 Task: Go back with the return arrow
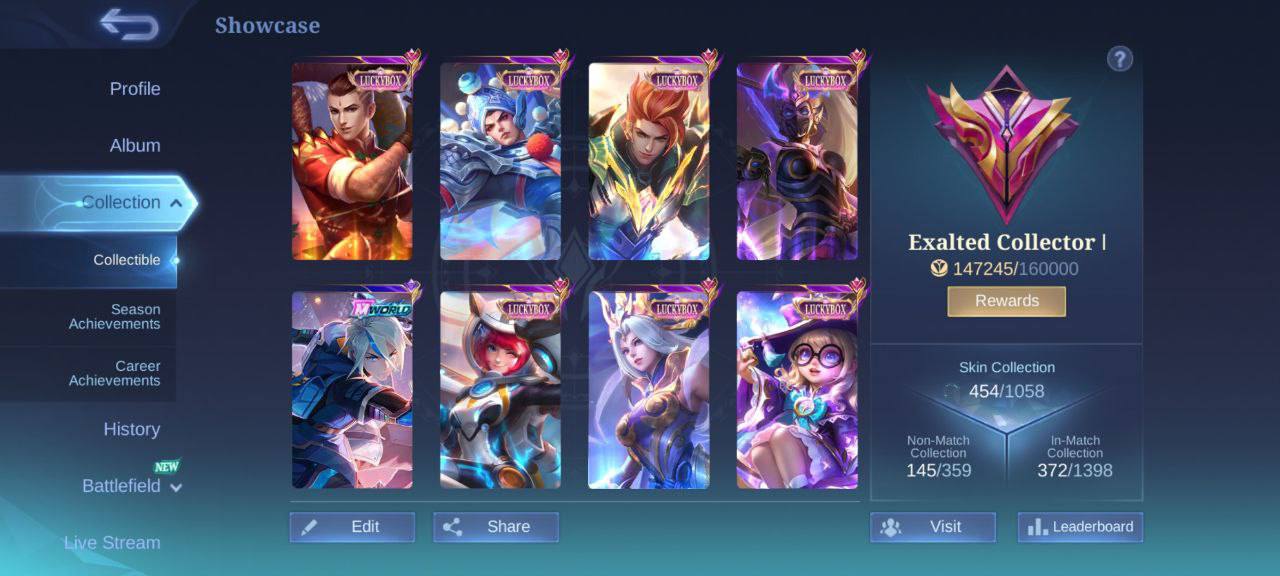tap(129, 25)
